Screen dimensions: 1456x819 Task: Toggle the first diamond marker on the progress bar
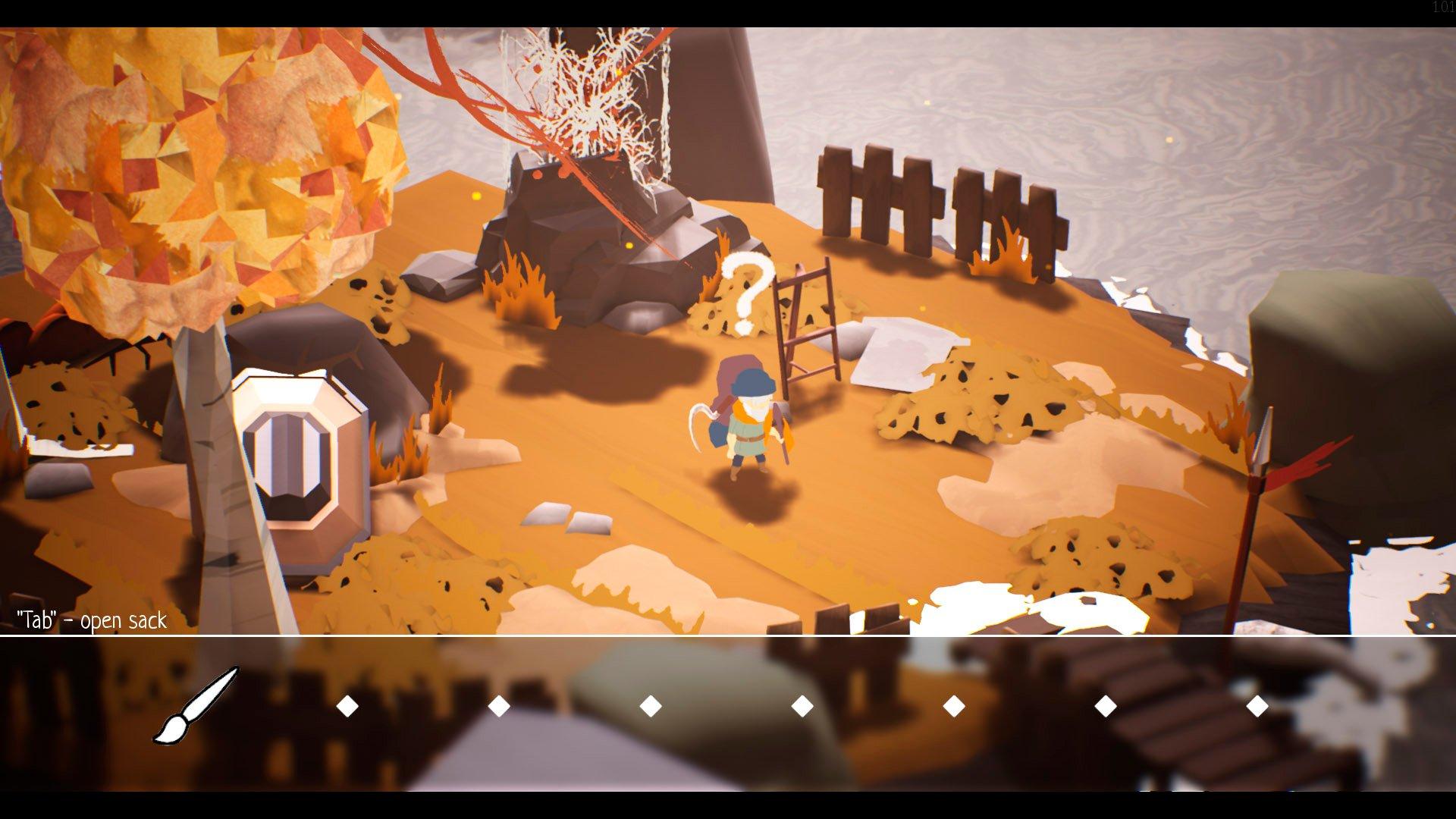(346, 706)
